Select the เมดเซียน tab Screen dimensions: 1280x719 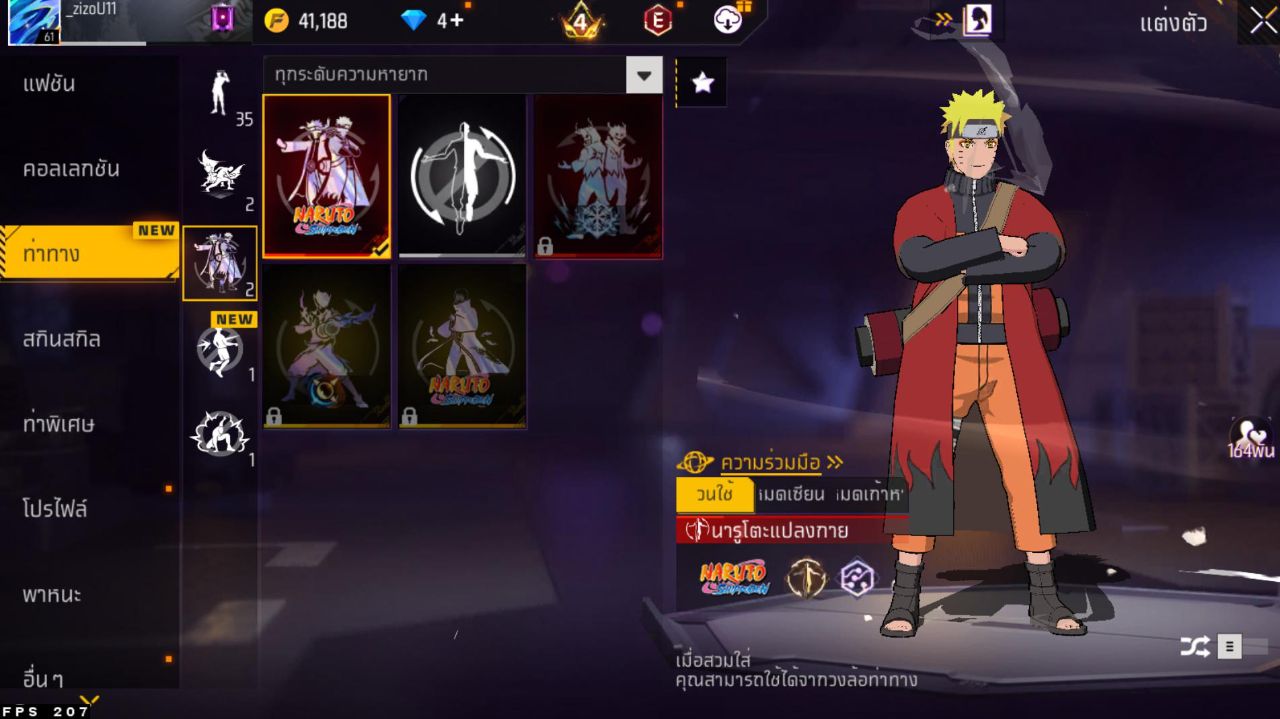click(x=791, y=494)
